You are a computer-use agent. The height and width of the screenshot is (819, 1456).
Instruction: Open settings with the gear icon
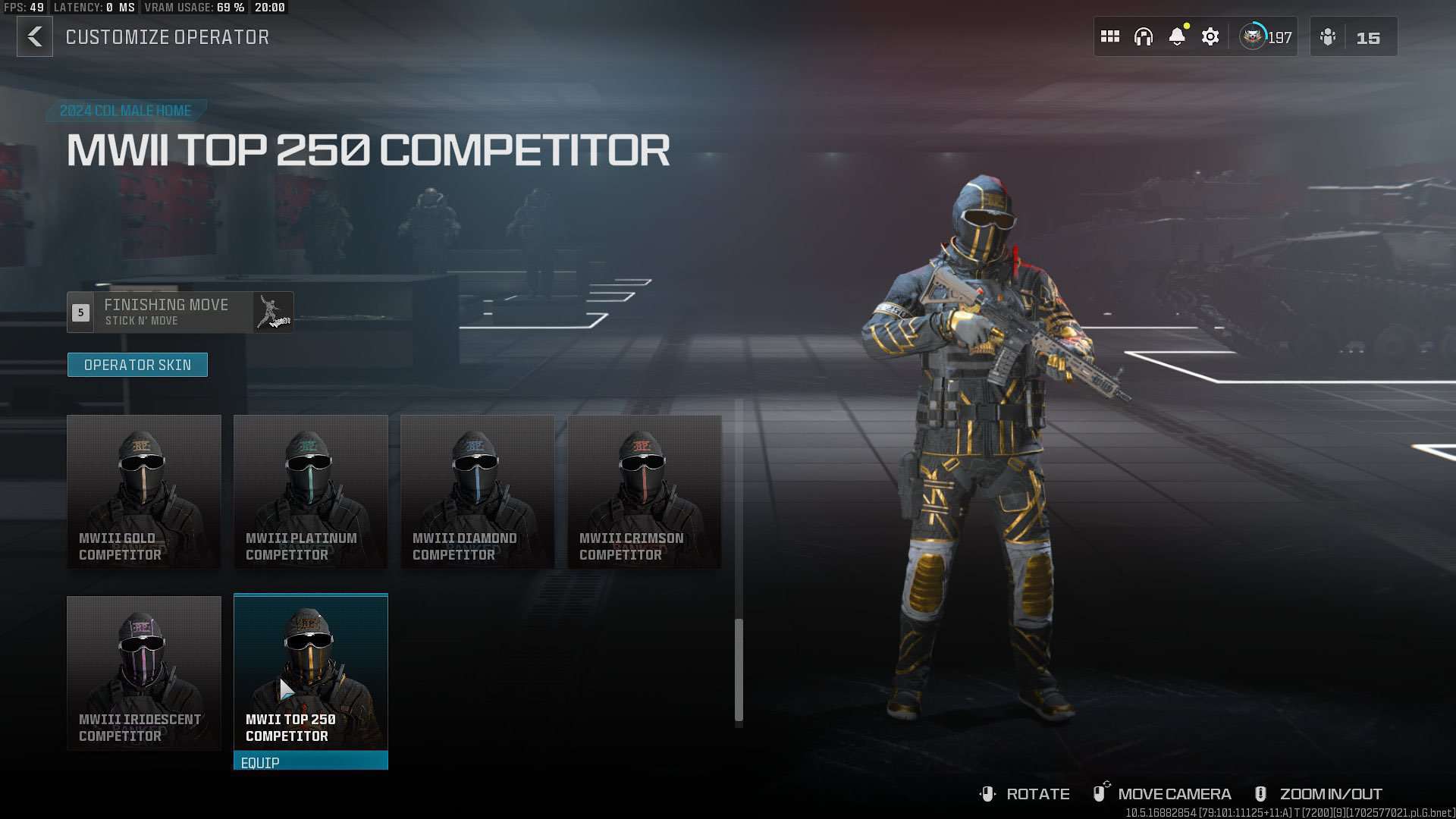click(x=1210, y=36)
